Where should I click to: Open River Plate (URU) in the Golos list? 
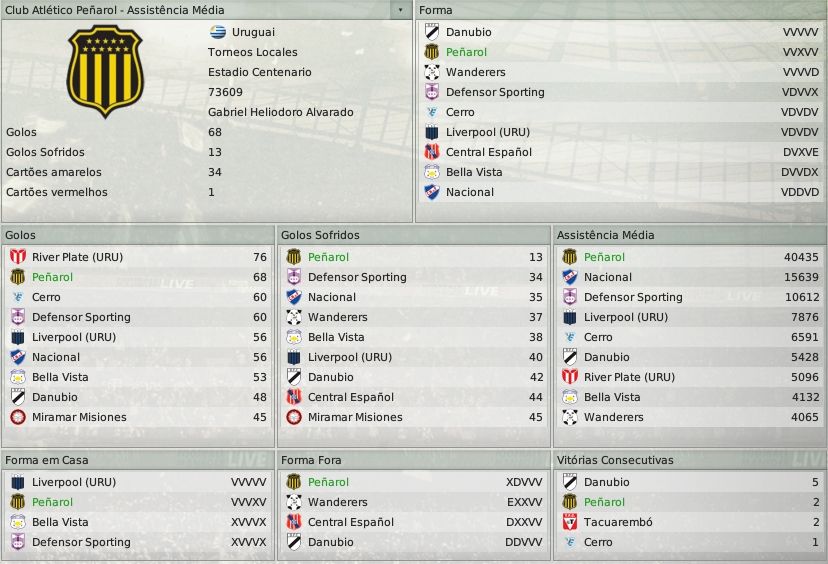(x=77, y=257)
